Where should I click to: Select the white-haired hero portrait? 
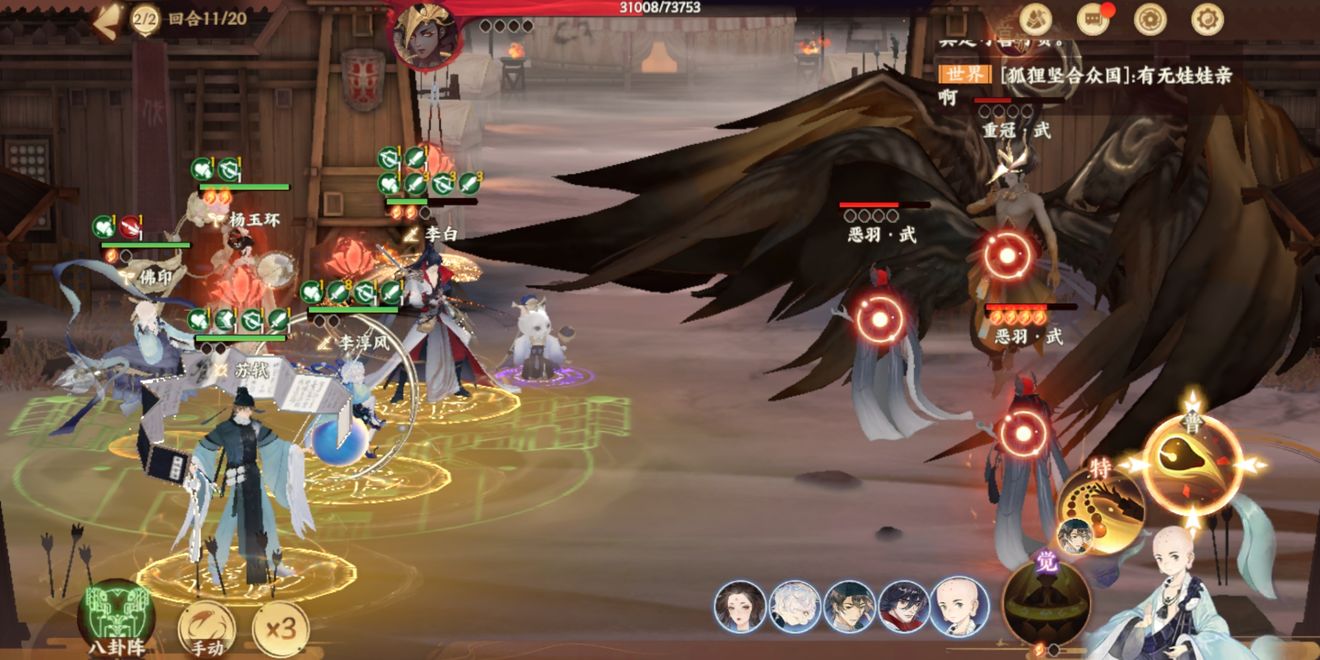point(795,607)
